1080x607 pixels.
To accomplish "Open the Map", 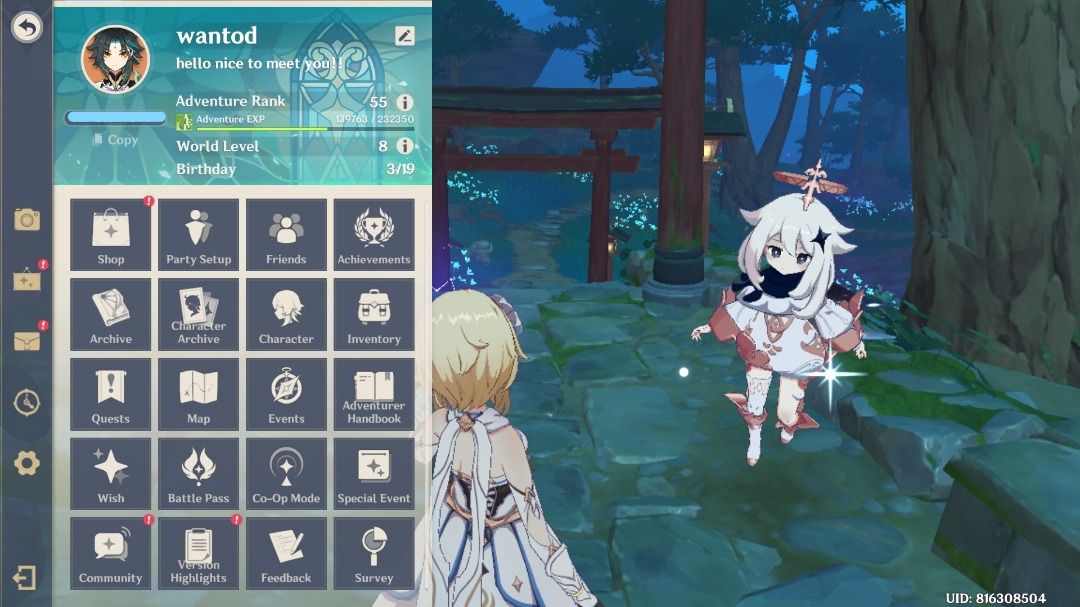I will click(x=198, y=394).
